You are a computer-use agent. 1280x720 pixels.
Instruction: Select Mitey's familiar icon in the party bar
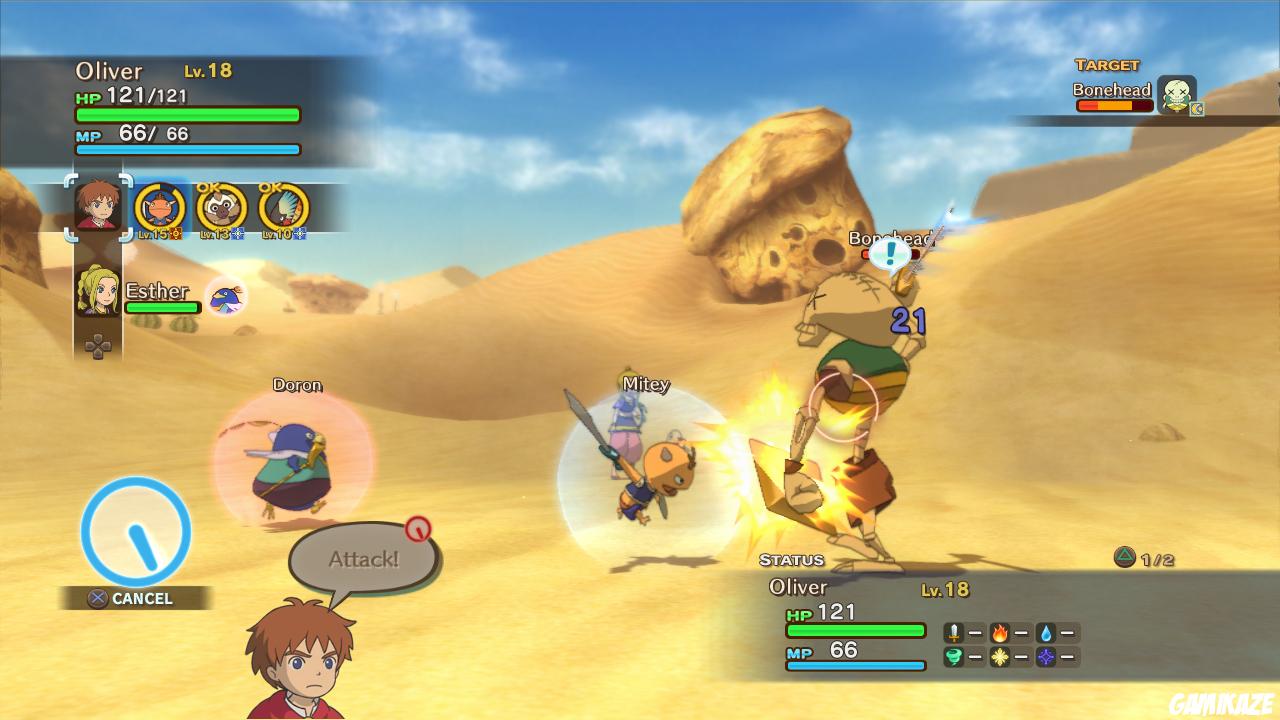pyautogui.click(x=160, y=208)
